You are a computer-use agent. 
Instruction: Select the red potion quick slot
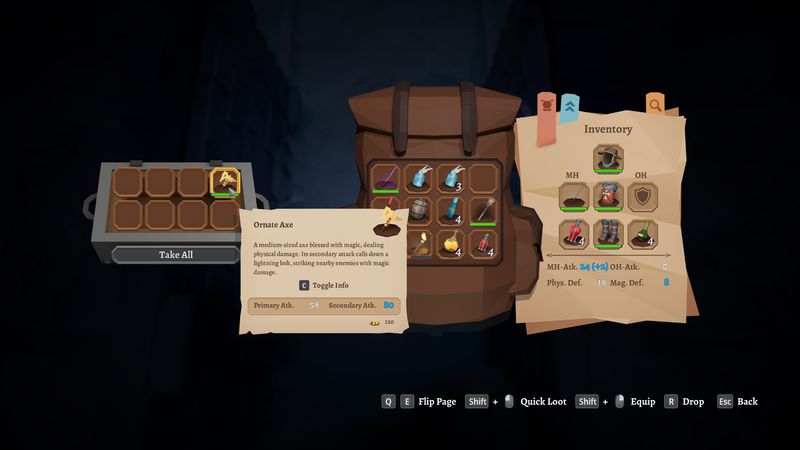pyautogui.click(x=573, y=234)
